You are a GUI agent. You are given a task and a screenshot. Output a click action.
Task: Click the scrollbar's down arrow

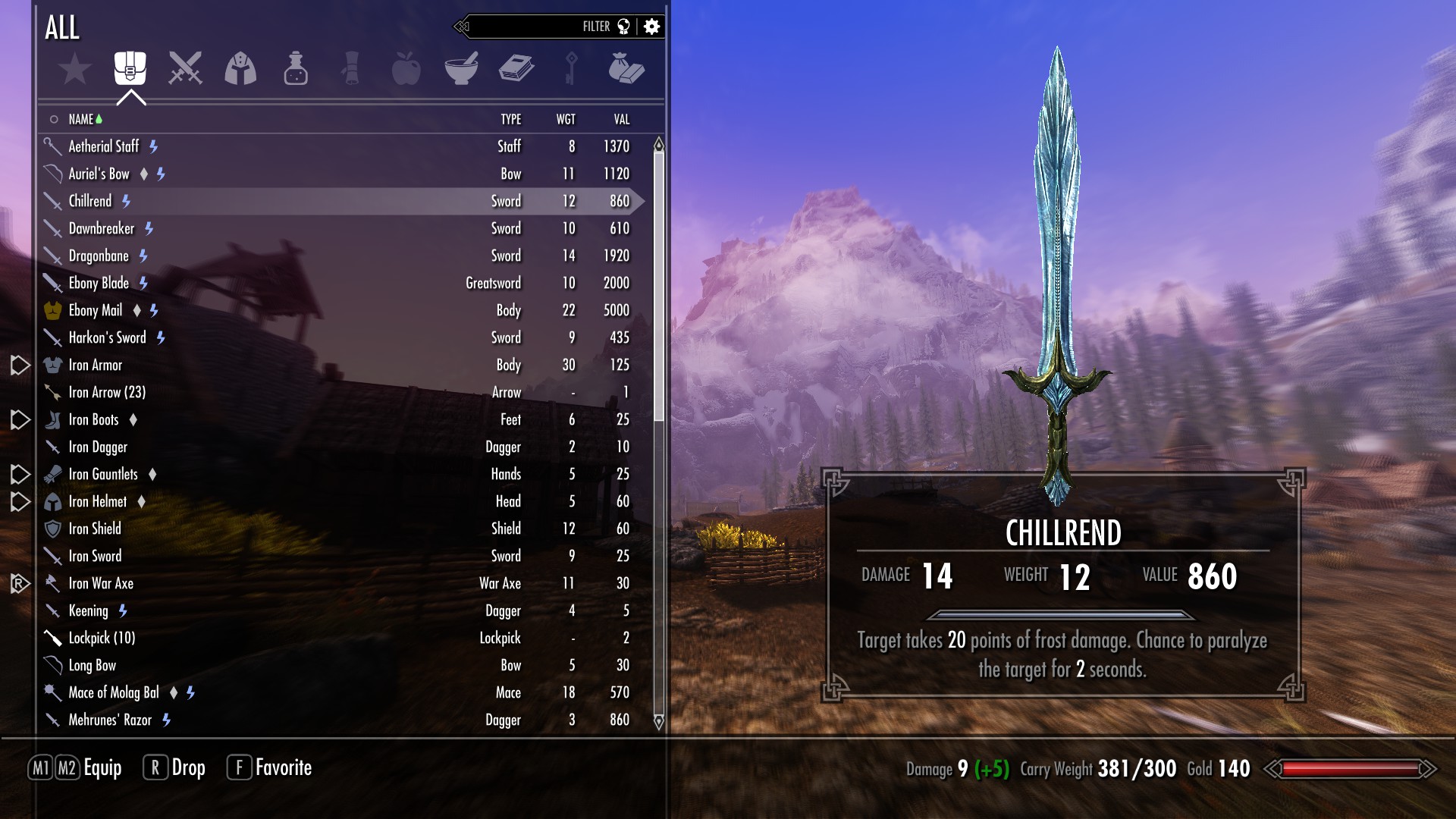click(x=659, y=721)
